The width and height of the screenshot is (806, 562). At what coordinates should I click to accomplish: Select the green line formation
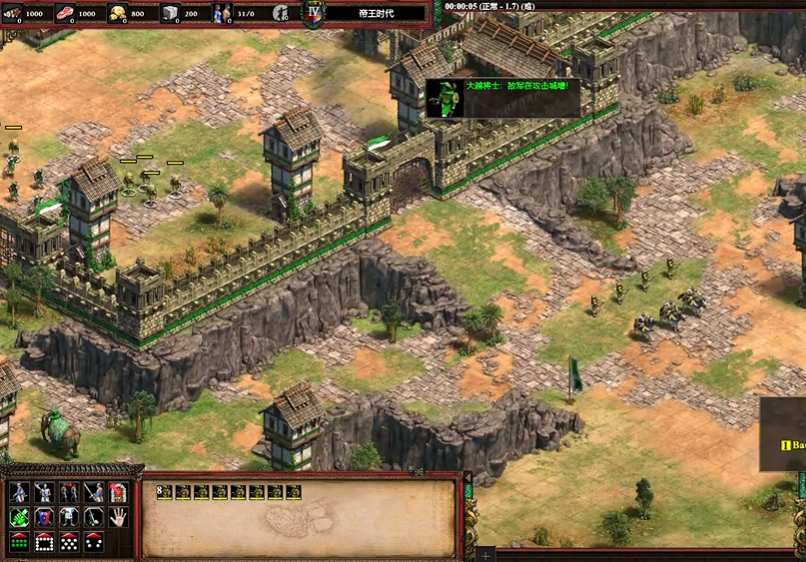tap(19, 542)
